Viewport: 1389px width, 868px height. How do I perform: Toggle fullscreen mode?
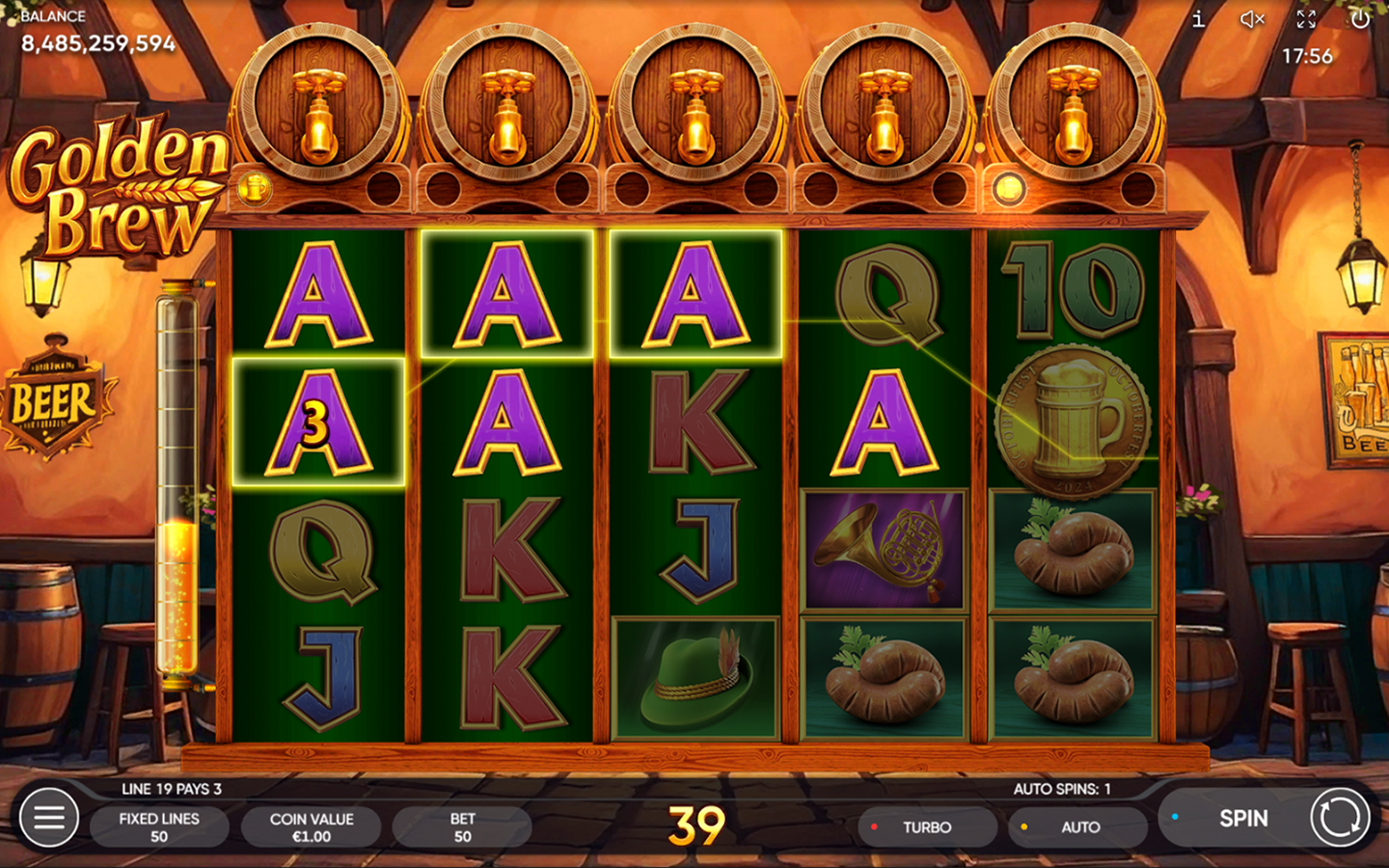[1306, 19]
